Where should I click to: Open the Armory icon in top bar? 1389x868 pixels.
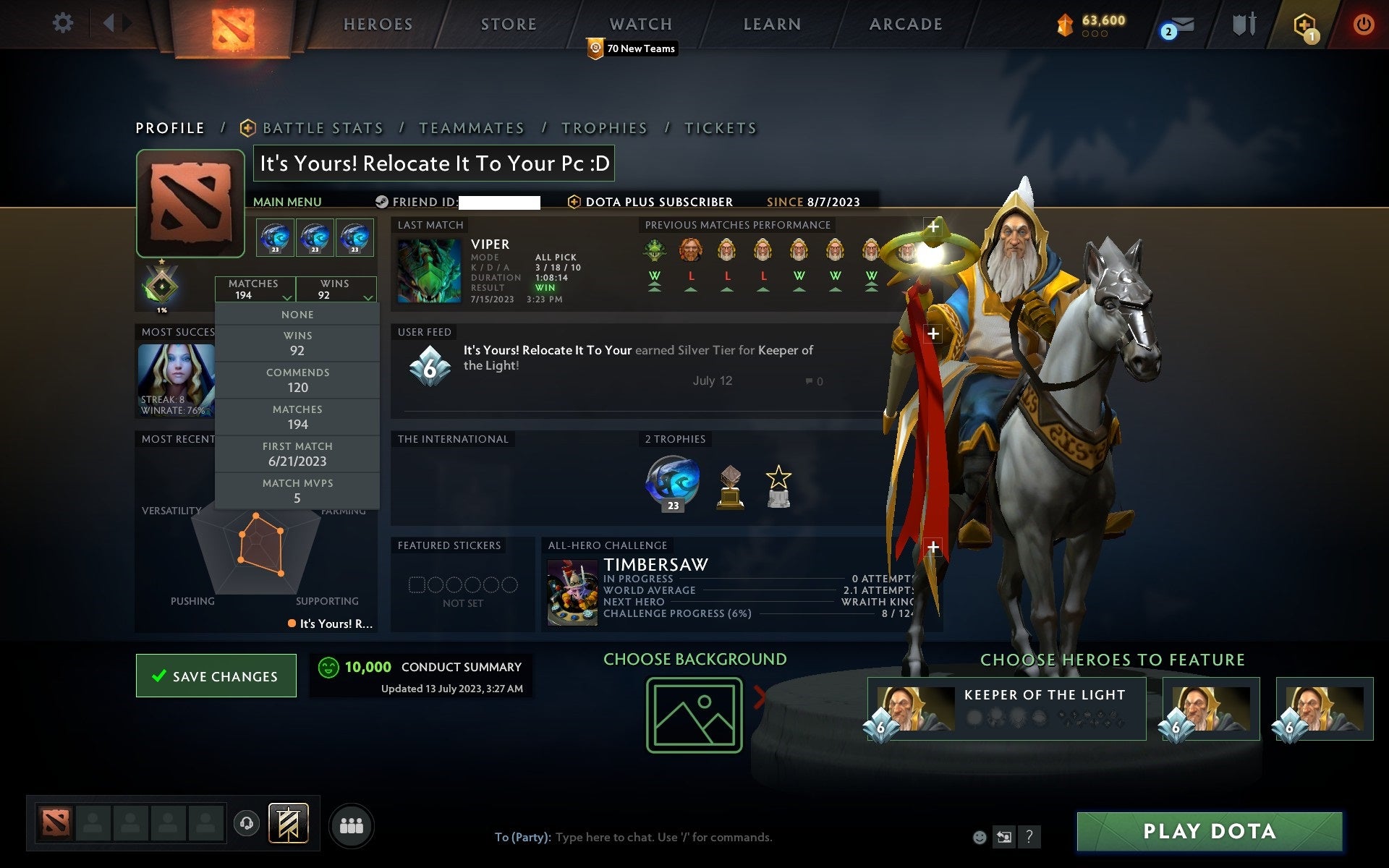click(x=1243, y=24)
